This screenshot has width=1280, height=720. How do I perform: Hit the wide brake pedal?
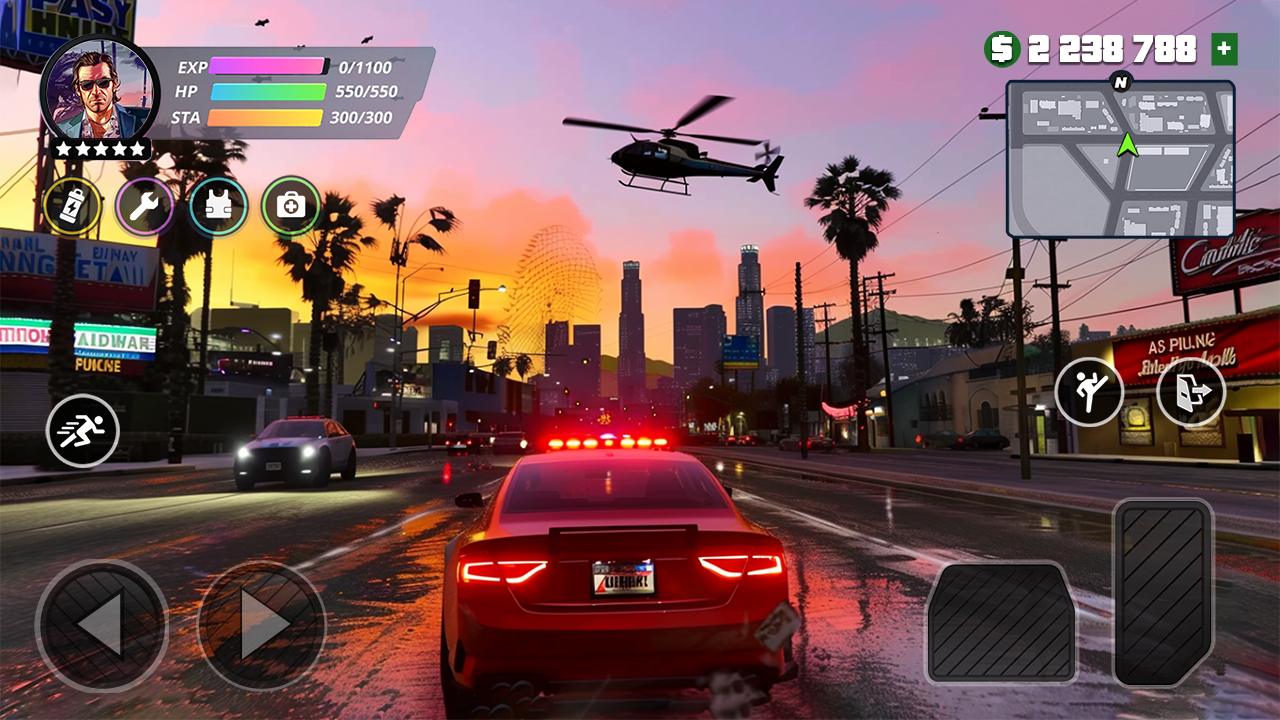click(x=1000, y=622)
